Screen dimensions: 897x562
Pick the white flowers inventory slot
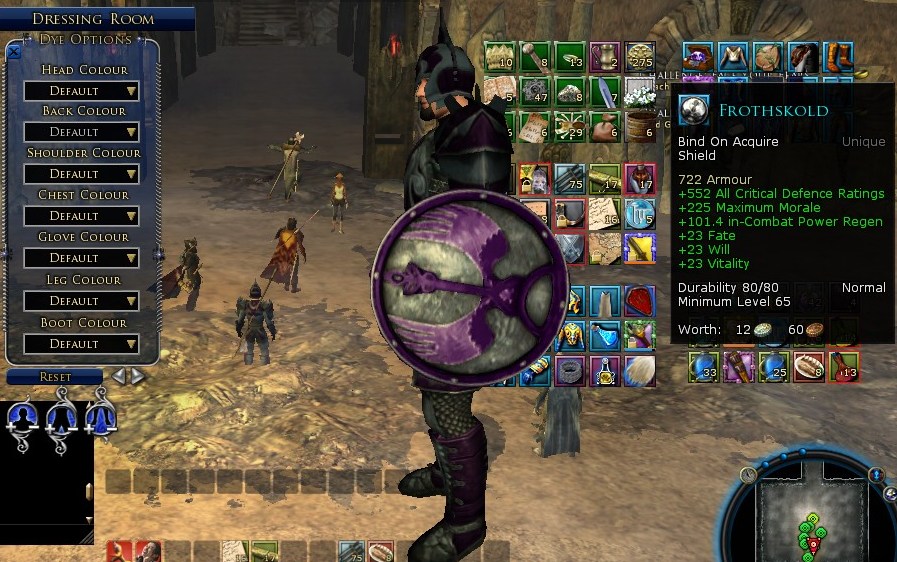(x=640, y=92)
